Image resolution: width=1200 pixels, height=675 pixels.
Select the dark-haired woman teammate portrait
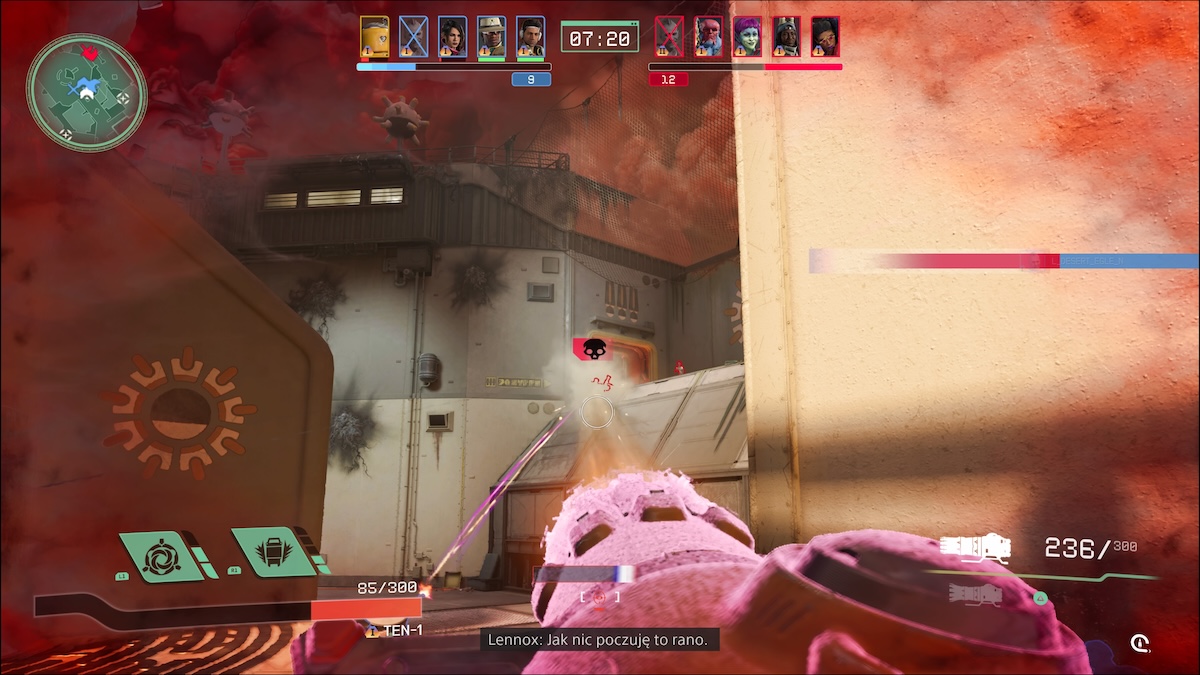452,37
